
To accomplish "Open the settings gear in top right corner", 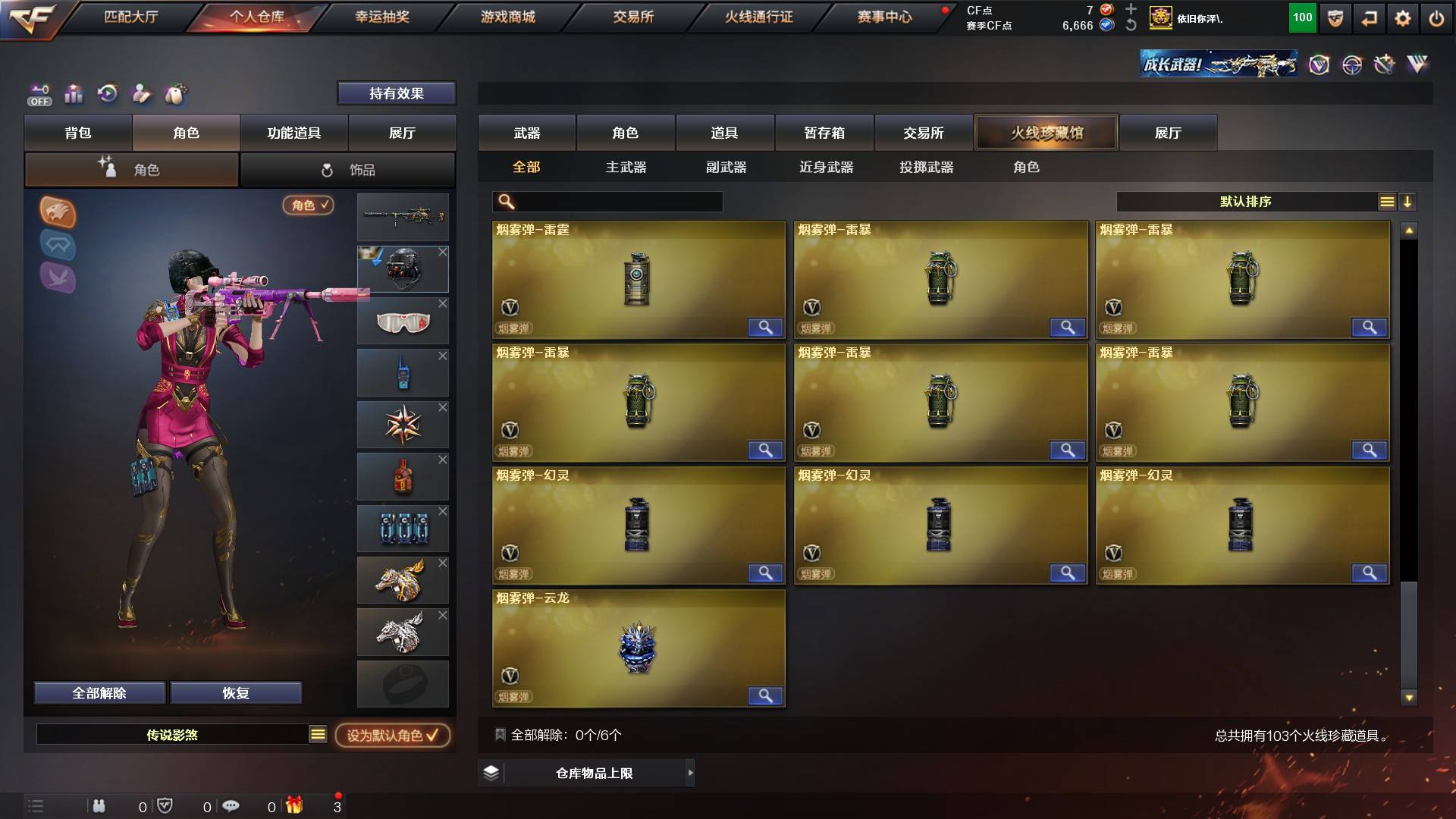I will [x=1404, y=18].
